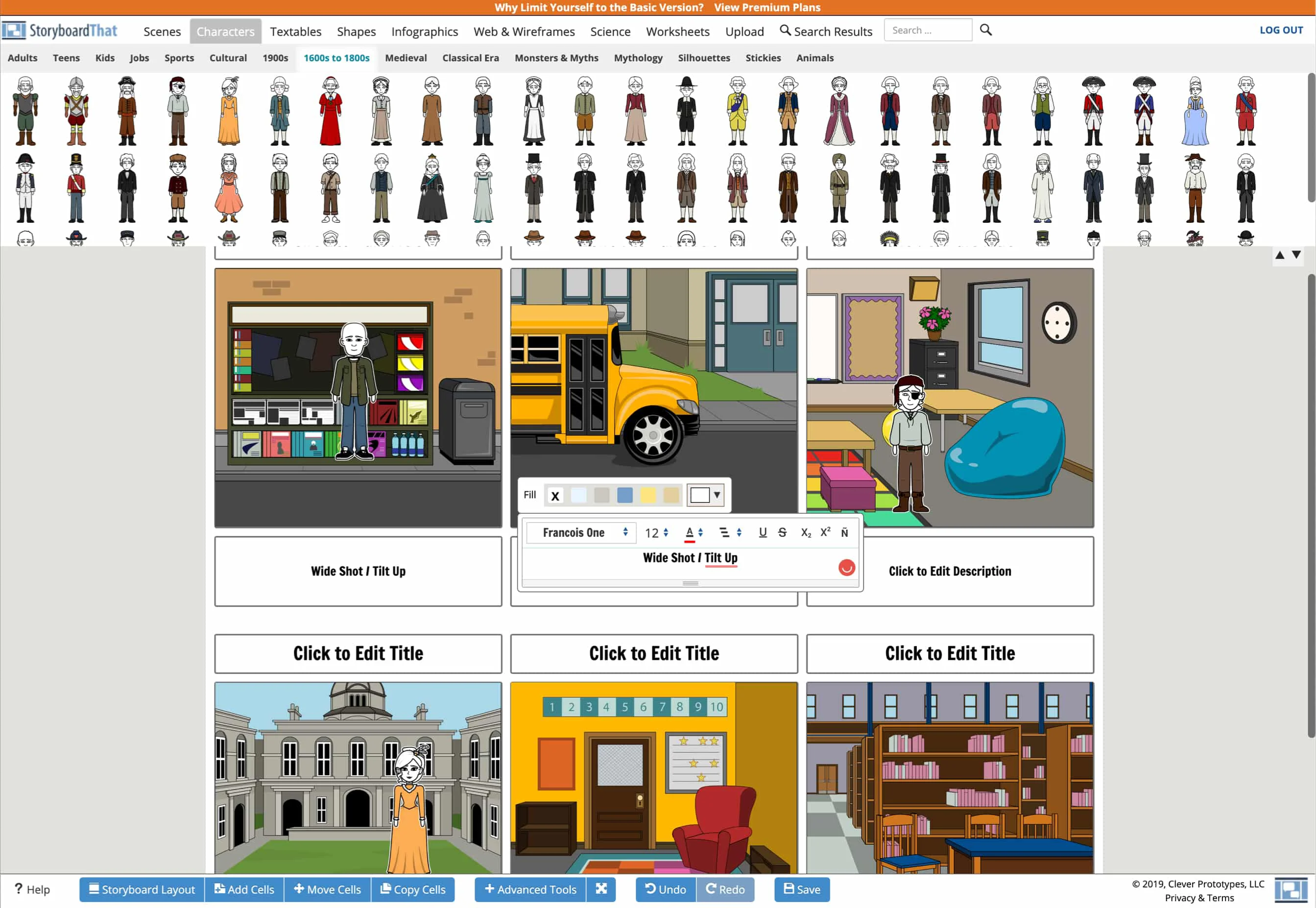This screenshot has height=908, width=1316.
Task: Save the storyboard
Action: (x=801, y=889)
